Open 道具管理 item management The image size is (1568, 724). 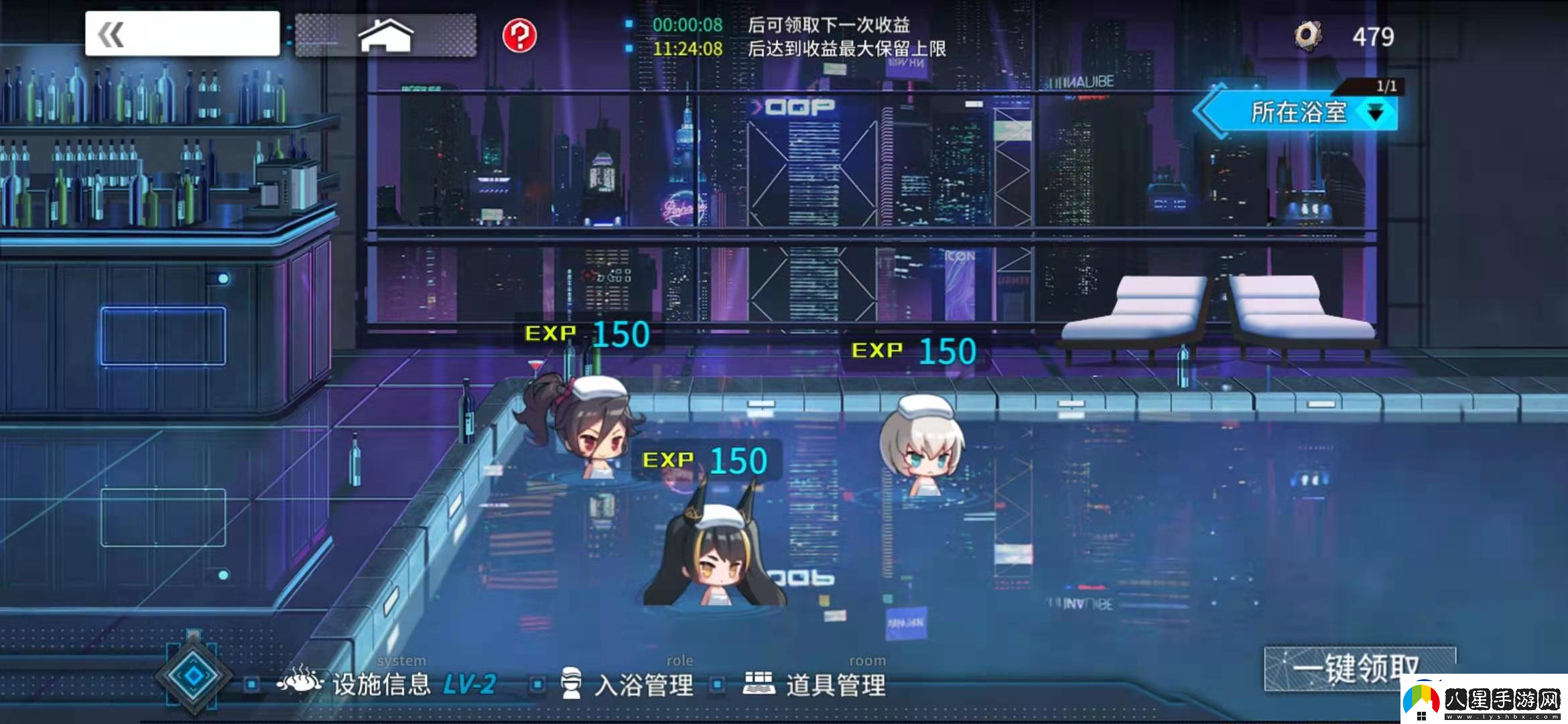coord(815,684)
